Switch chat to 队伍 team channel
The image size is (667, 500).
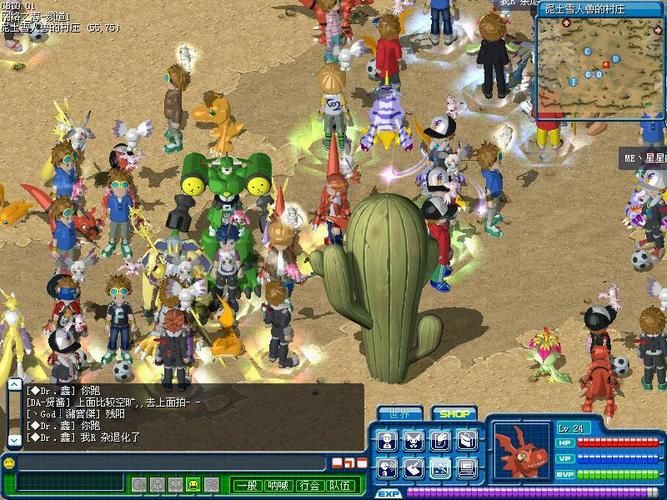pos(340,485)
